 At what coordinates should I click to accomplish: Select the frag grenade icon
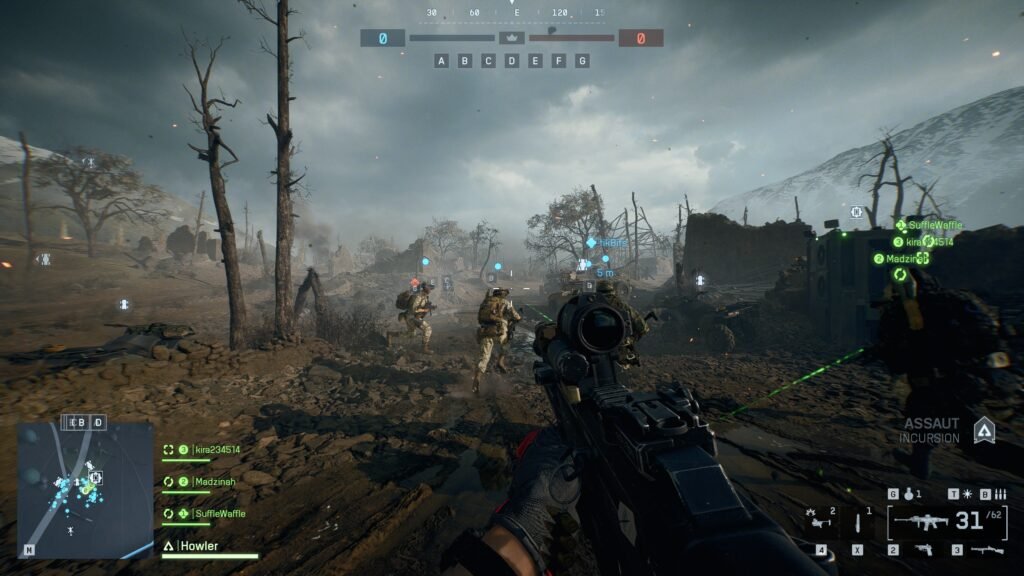click(906, 494)
